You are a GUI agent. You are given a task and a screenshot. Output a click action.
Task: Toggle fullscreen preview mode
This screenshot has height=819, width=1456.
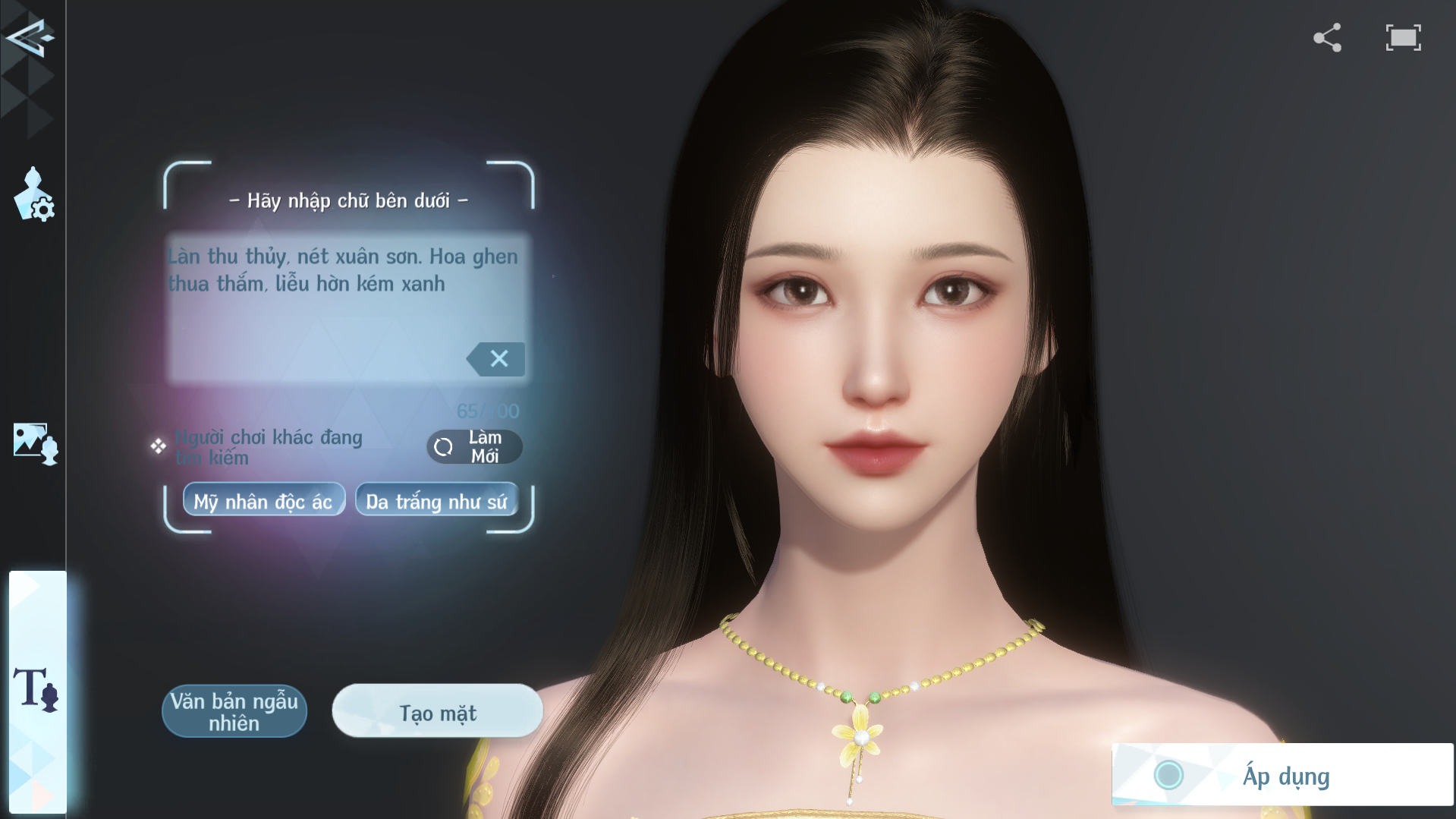(x=1403, y=38)
